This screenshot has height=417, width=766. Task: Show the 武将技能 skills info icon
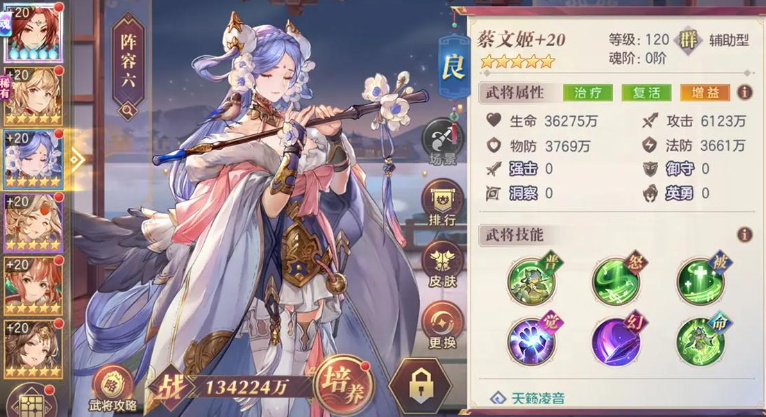coord(744,235)
